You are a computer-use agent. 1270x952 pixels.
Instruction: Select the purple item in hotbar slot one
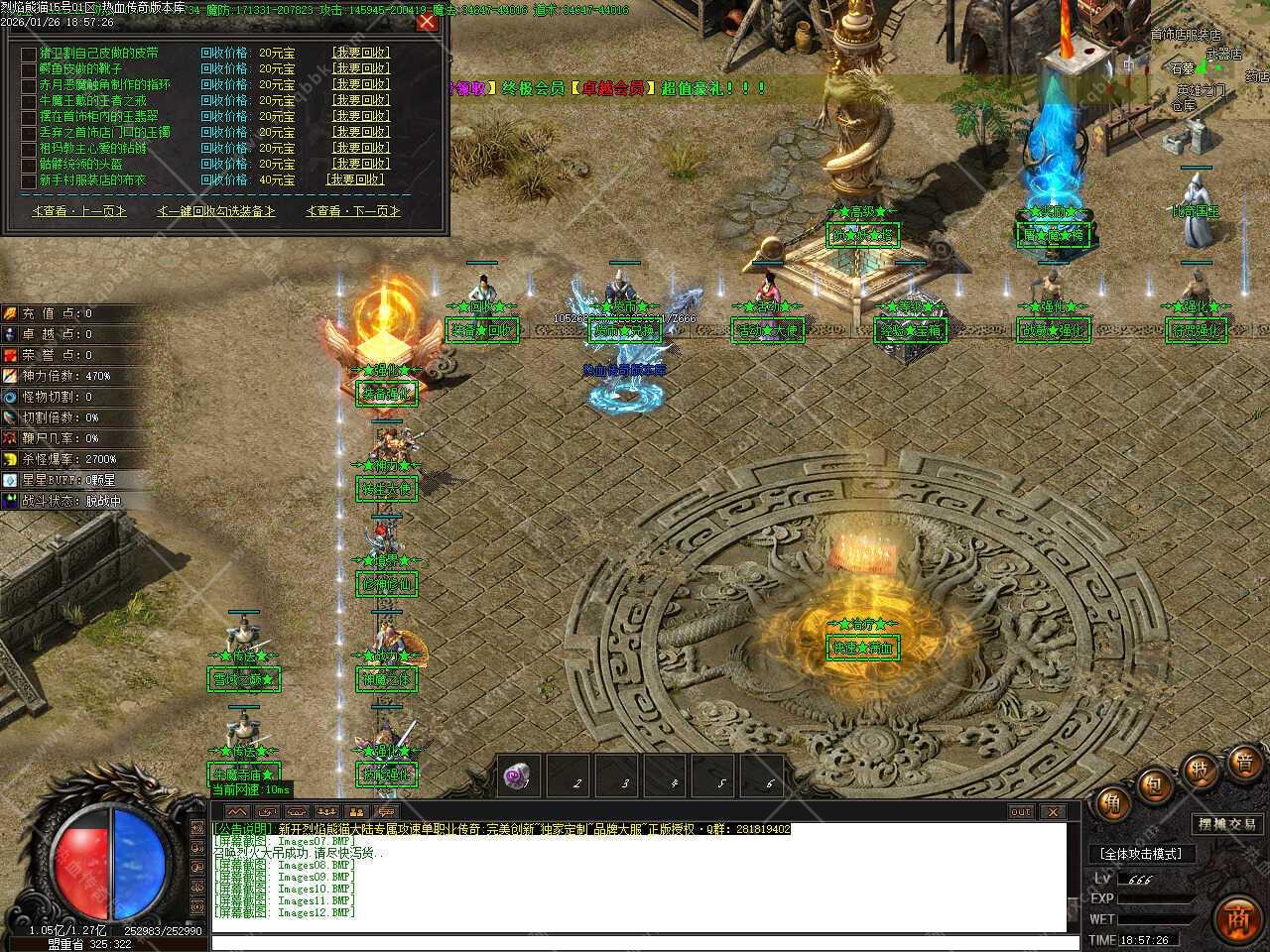(x=518, y=776)
